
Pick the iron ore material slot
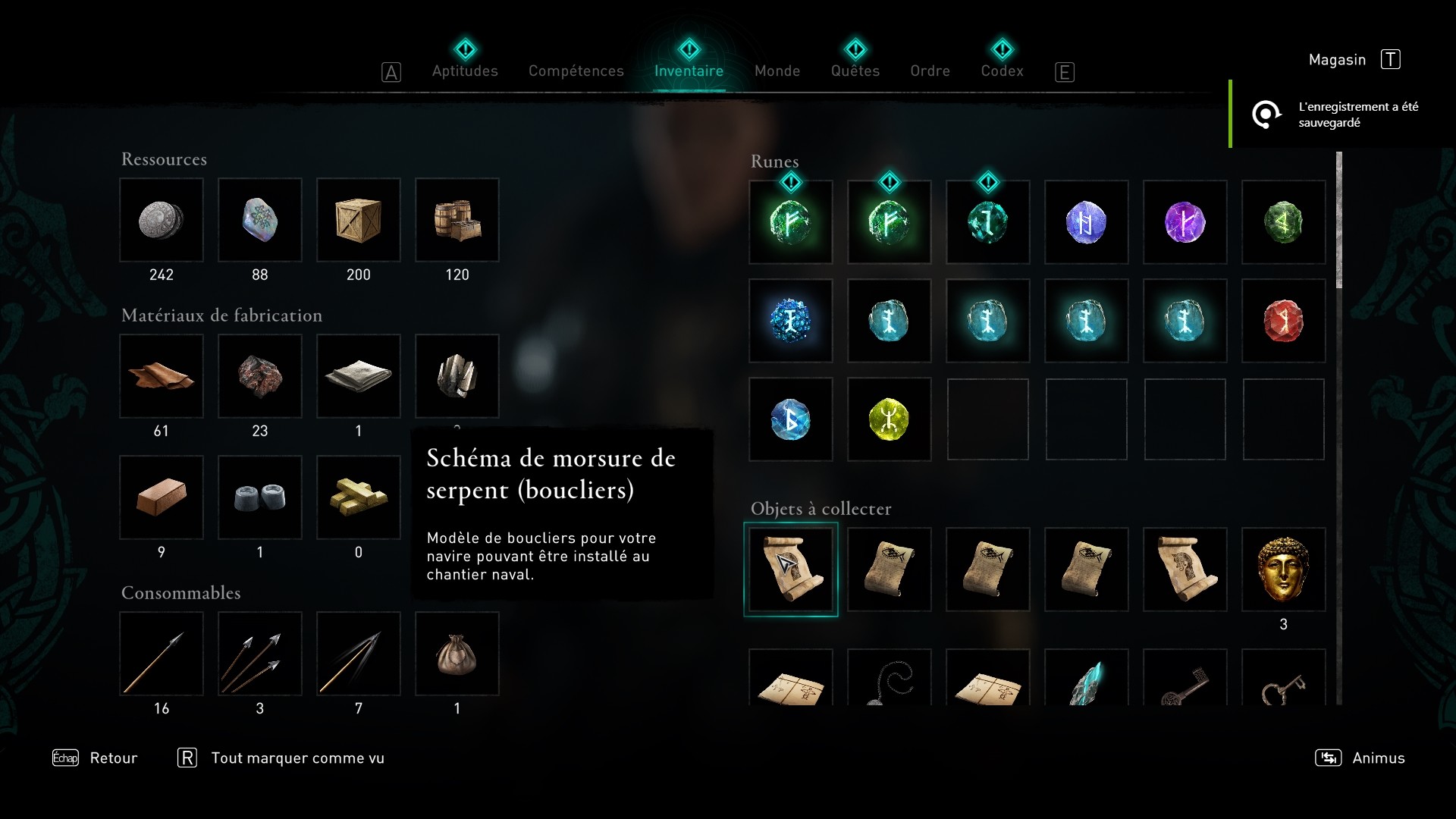click(x=260, y=377)
